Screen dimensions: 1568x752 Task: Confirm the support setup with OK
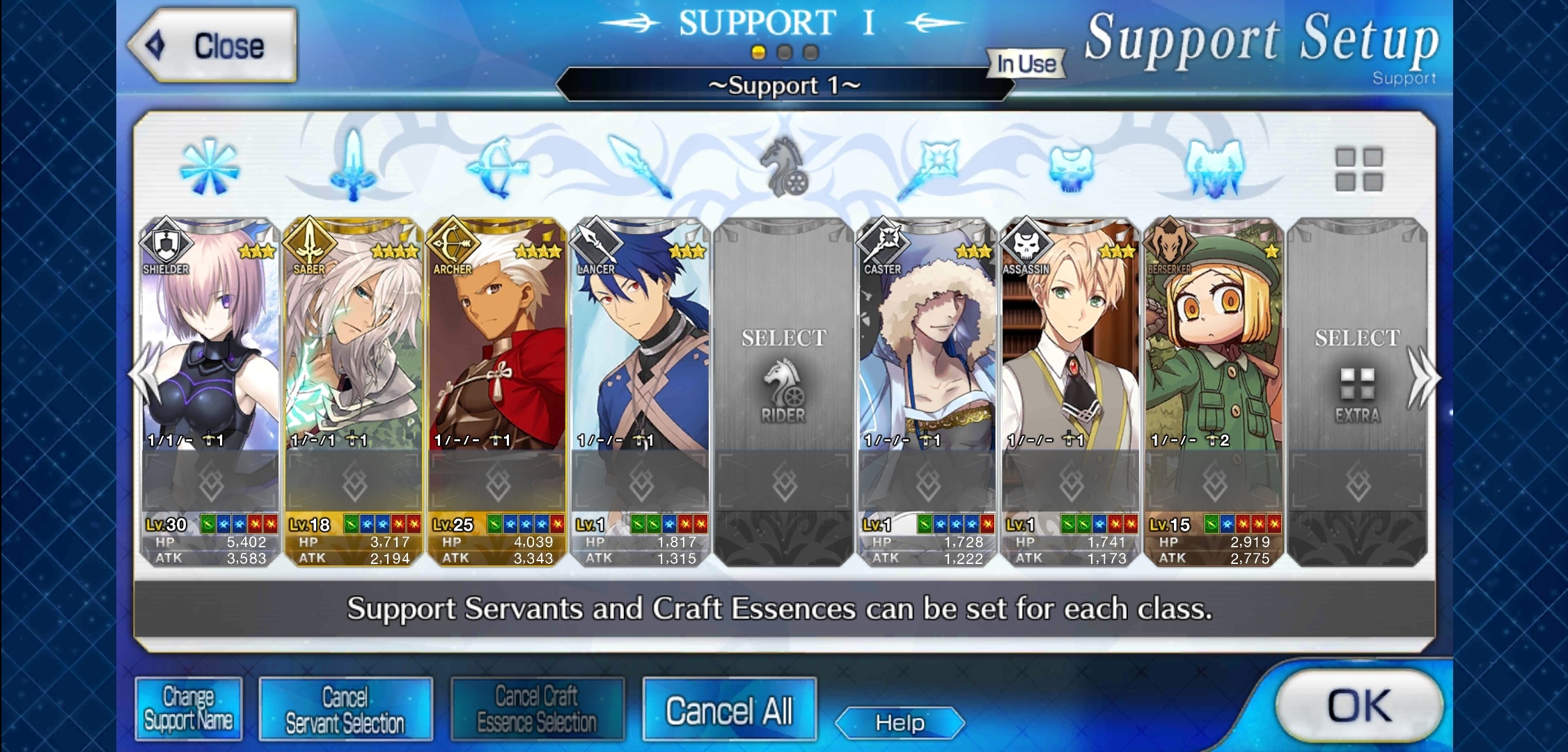[1358, 705]
